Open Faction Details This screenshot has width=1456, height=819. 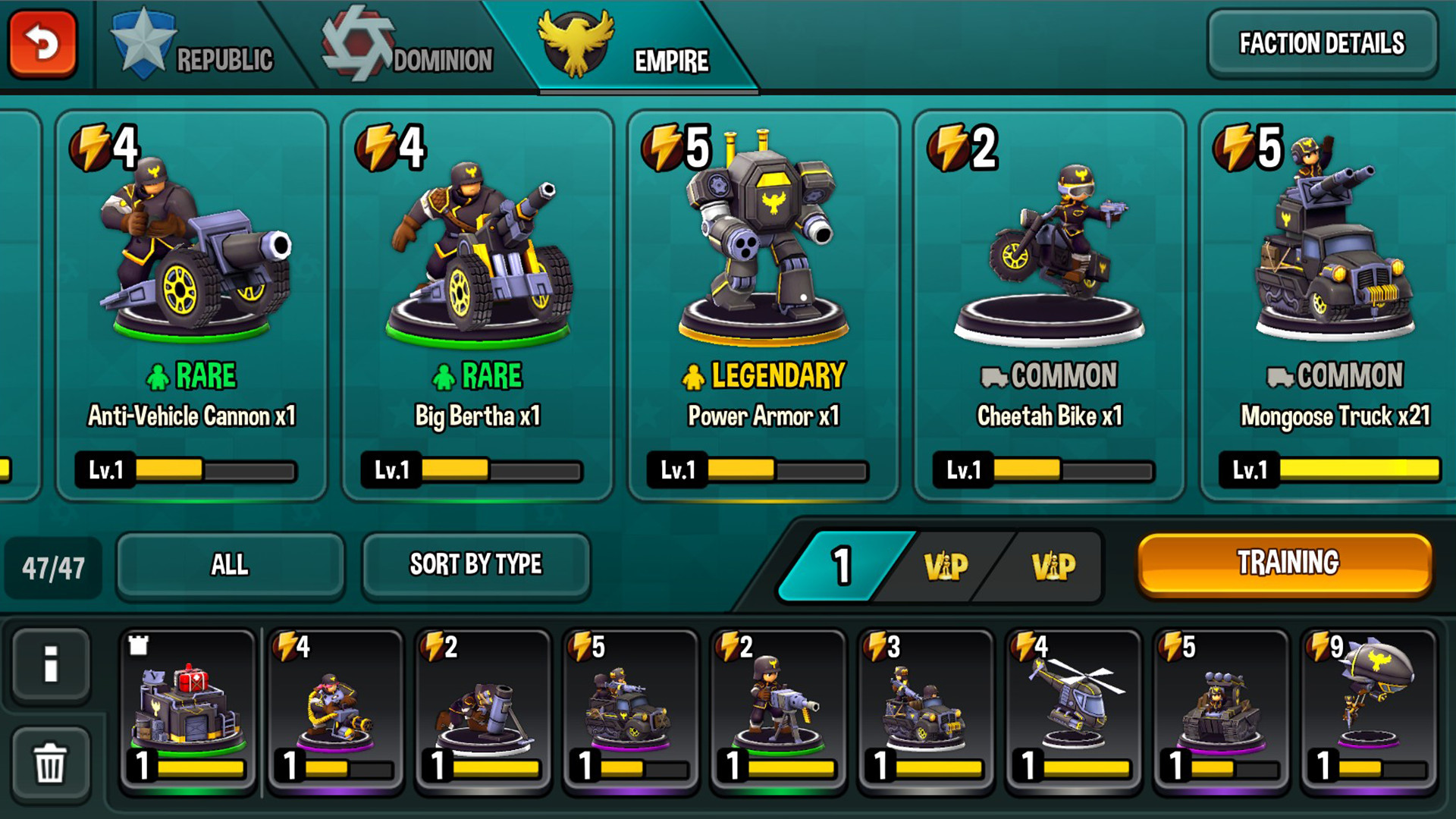[1322, 43]
